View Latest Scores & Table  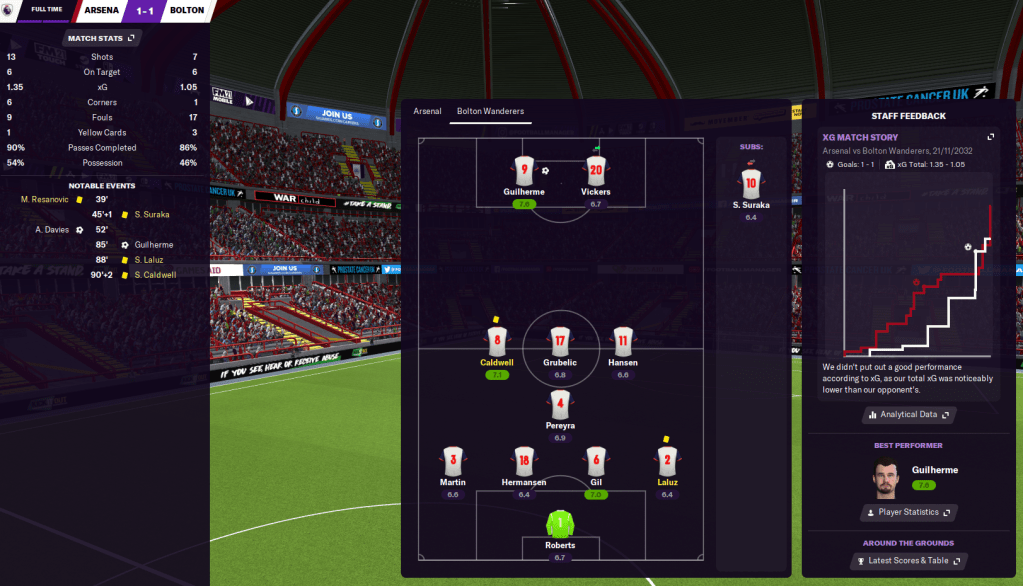908,561
